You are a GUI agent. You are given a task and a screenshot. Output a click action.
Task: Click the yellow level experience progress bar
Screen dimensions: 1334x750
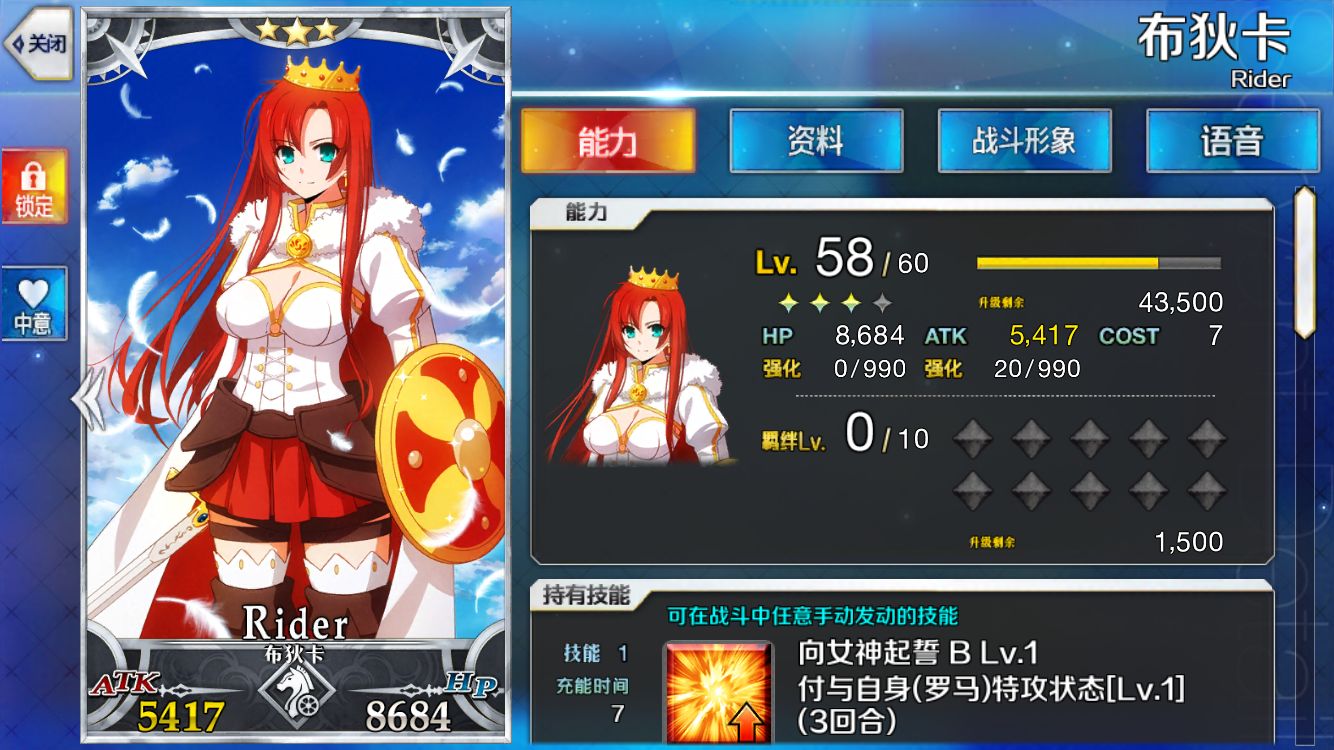1065,261
